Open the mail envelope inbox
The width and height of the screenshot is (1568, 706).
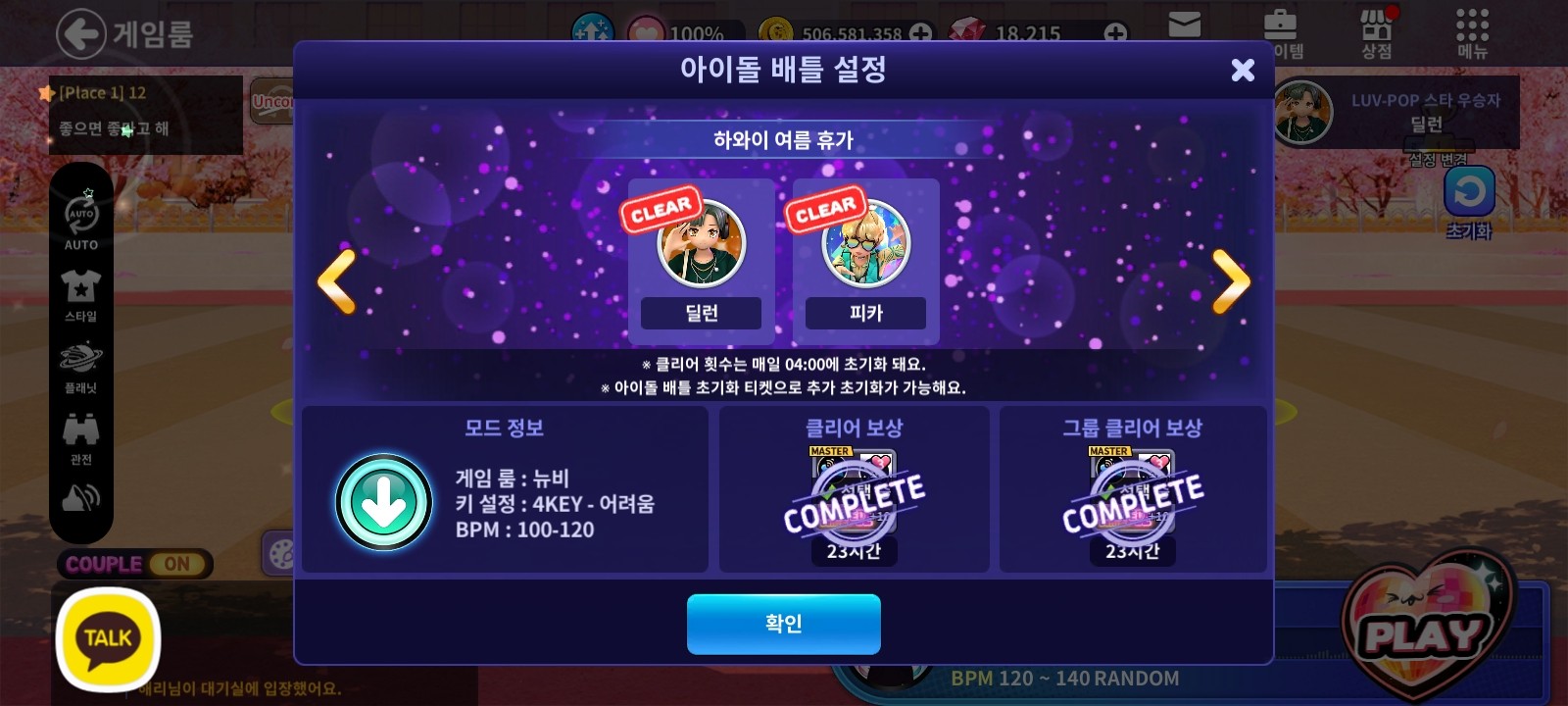1185,25
